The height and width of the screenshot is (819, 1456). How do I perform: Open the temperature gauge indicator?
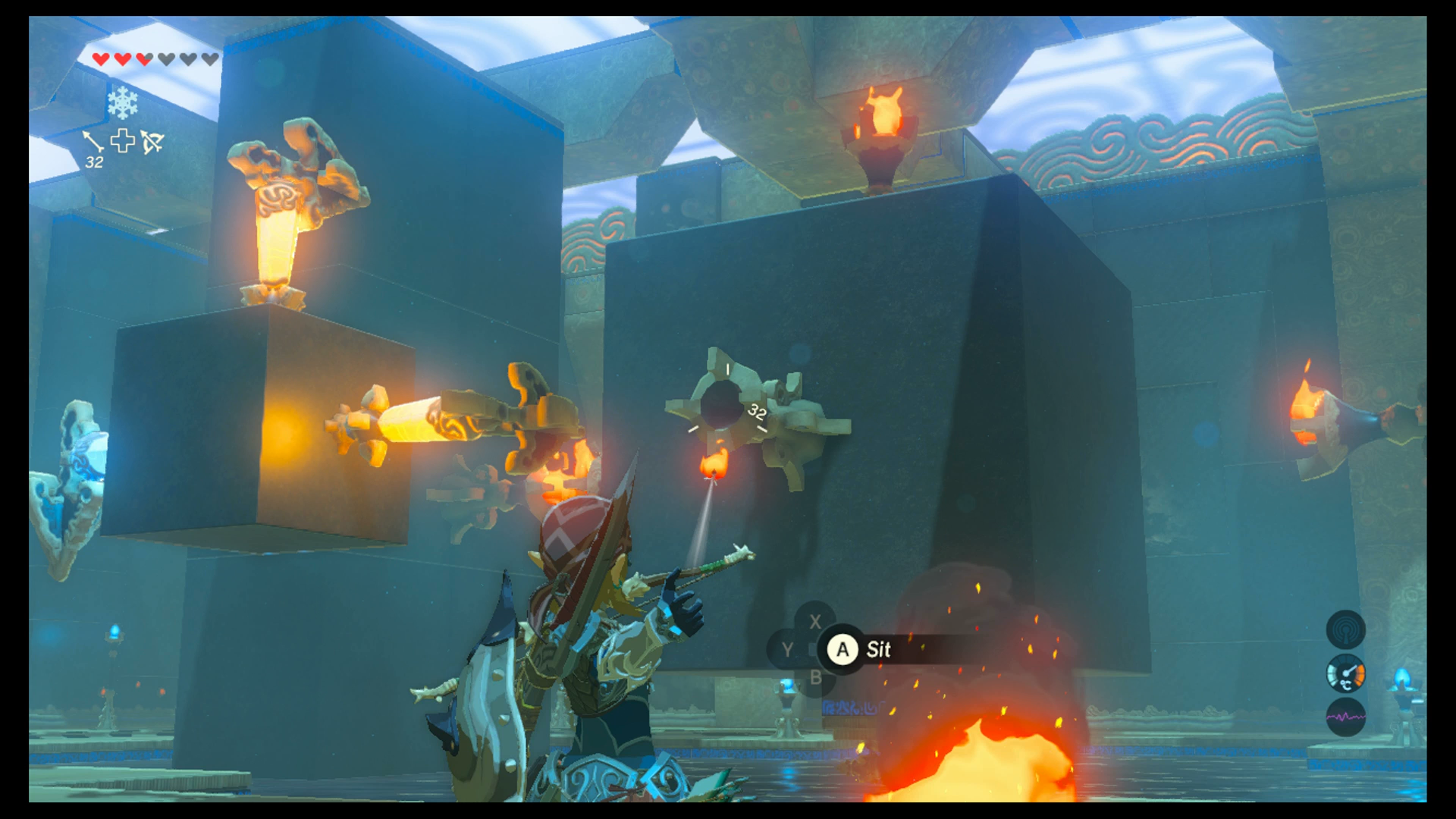pyautogui.click(x=1346, y=673)
